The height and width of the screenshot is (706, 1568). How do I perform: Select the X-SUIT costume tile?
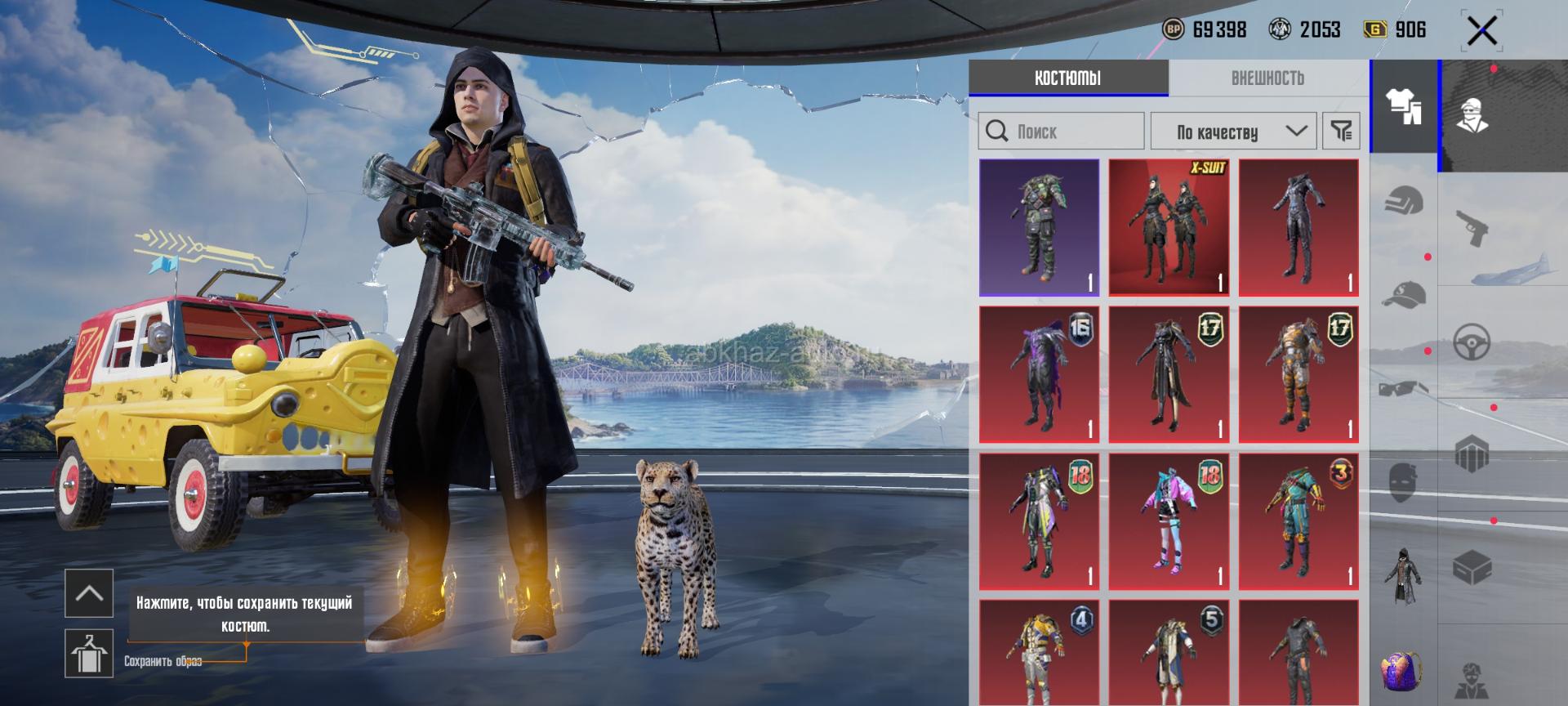1169,227
